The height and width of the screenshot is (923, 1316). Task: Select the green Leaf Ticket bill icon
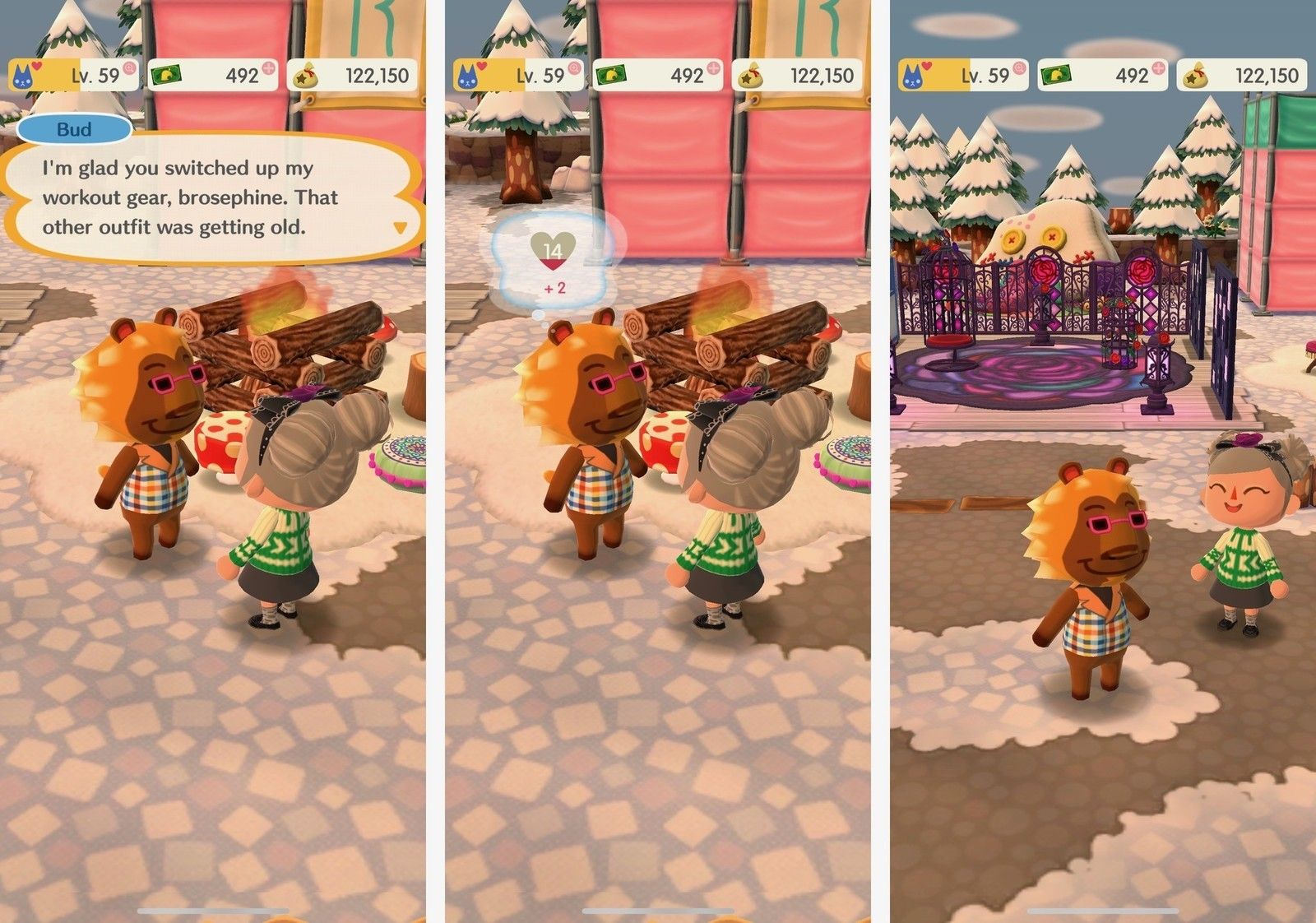(169, 73)
